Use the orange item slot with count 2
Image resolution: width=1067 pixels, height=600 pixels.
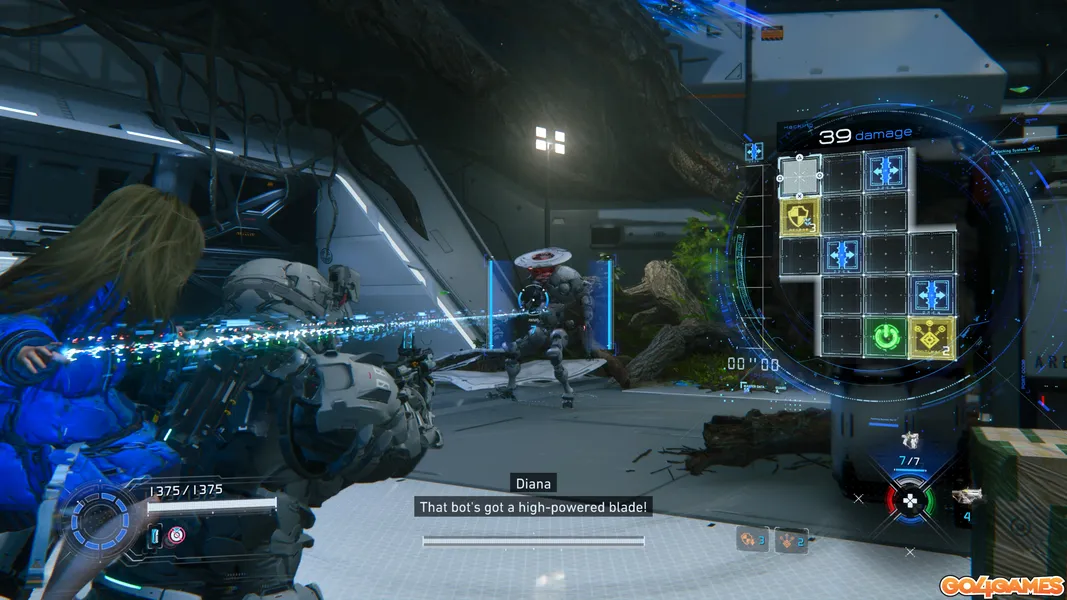coord(790,540)
